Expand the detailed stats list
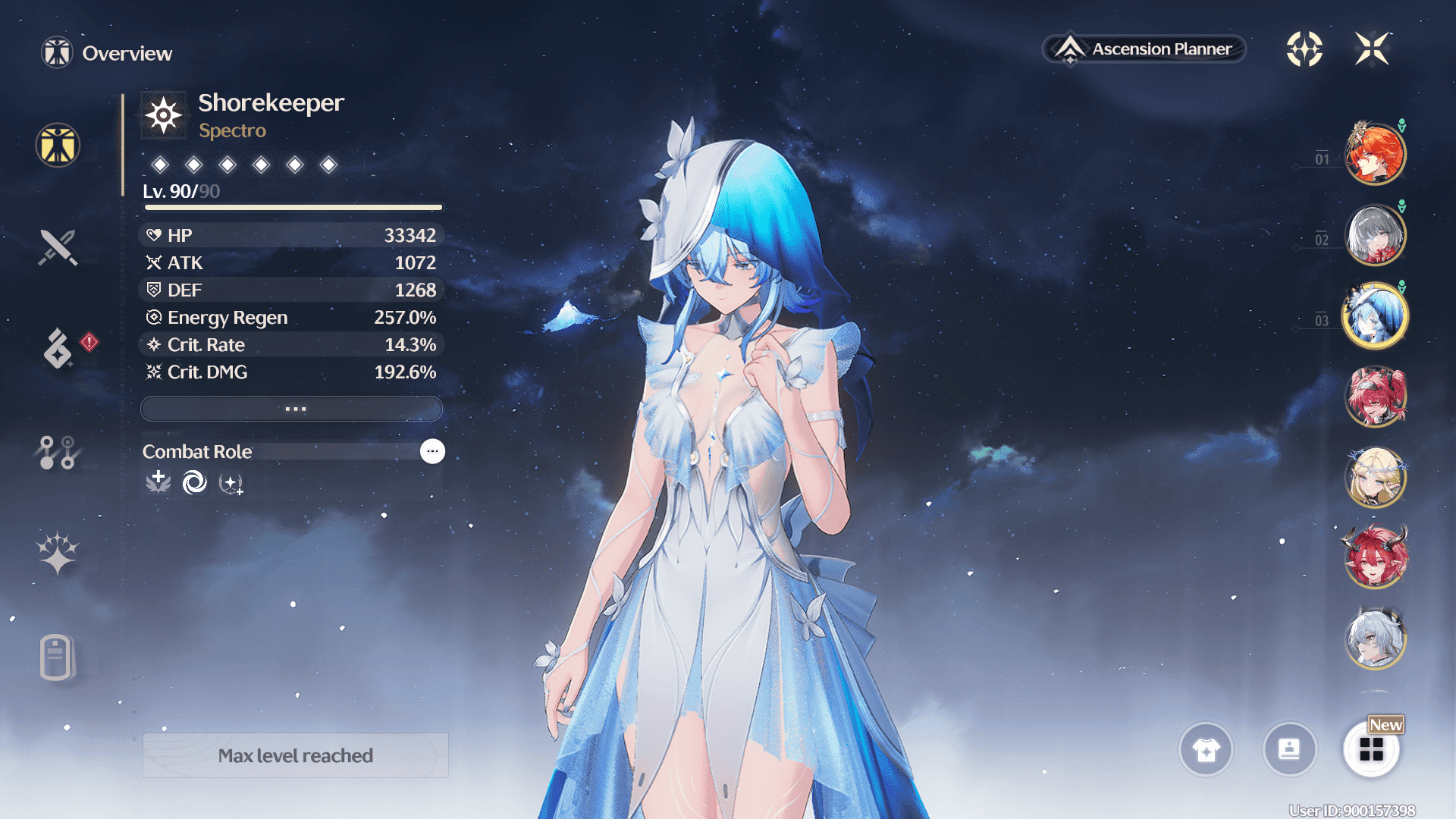Screen dimensions: 1456x819 click(x=292, y=409)
